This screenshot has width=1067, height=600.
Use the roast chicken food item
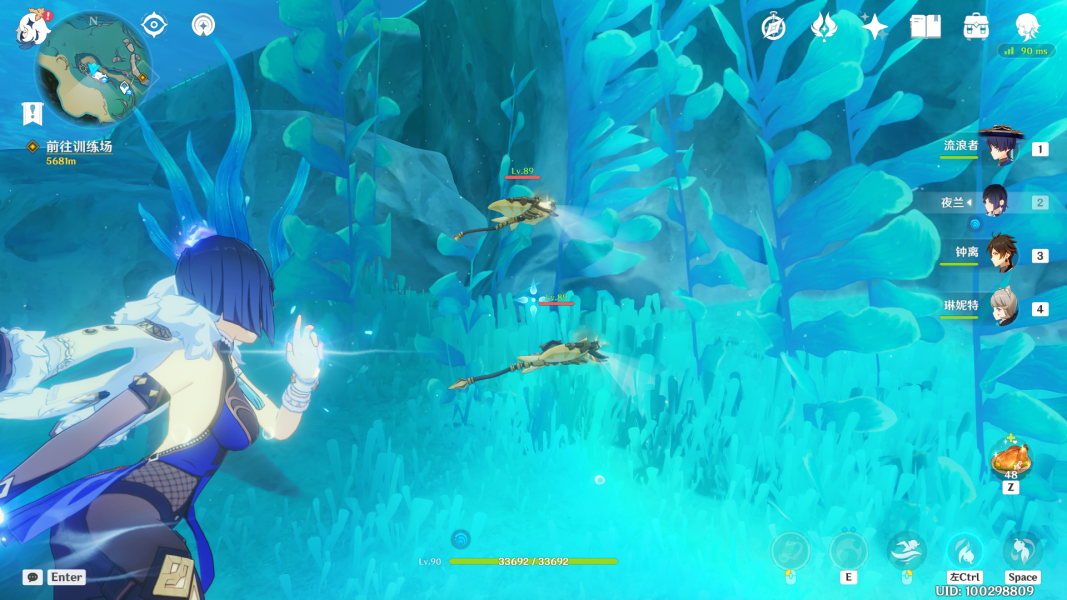coord(1010,460)
